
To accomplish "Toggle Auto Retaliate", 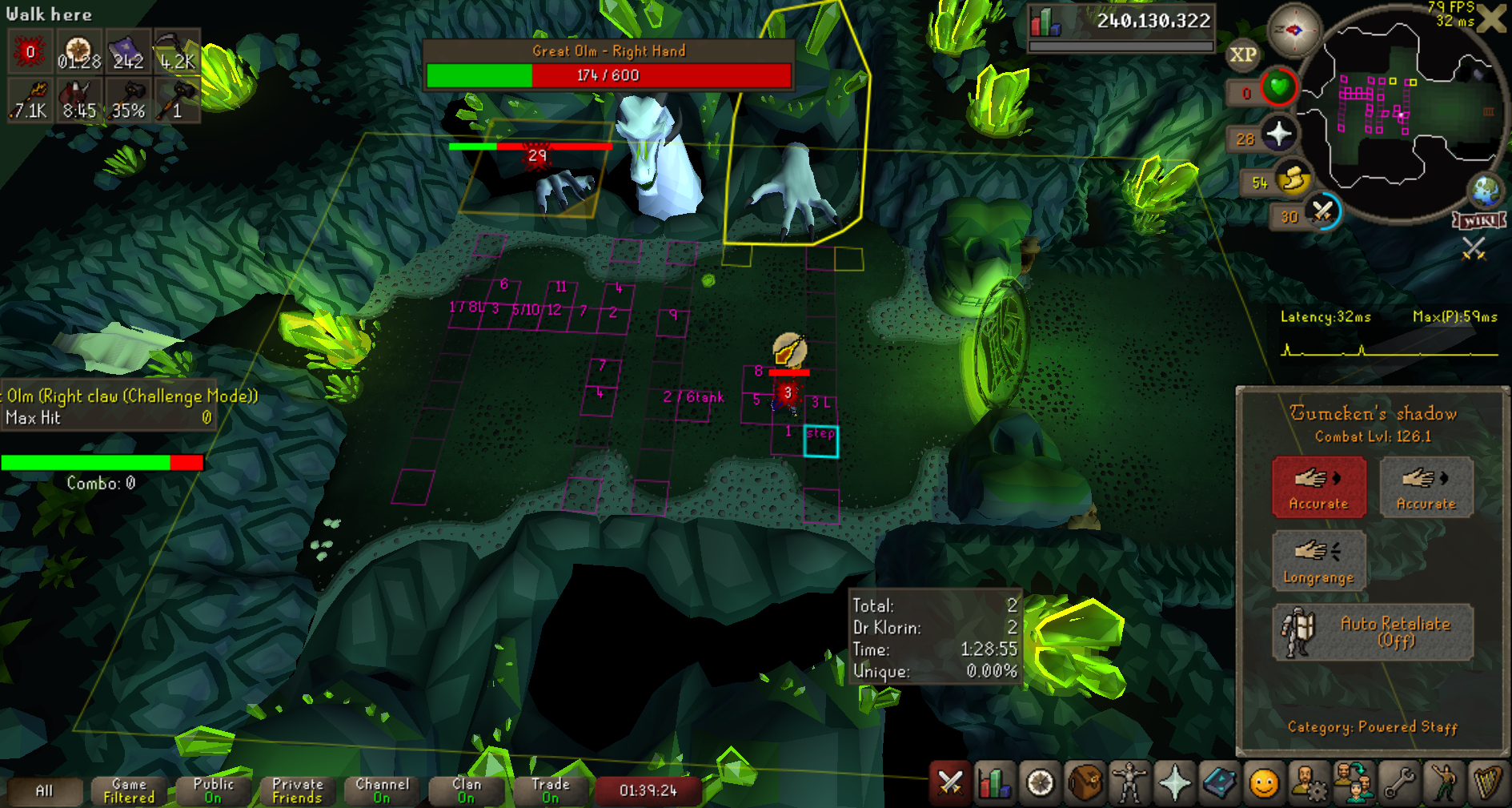I will point(1372,632).
